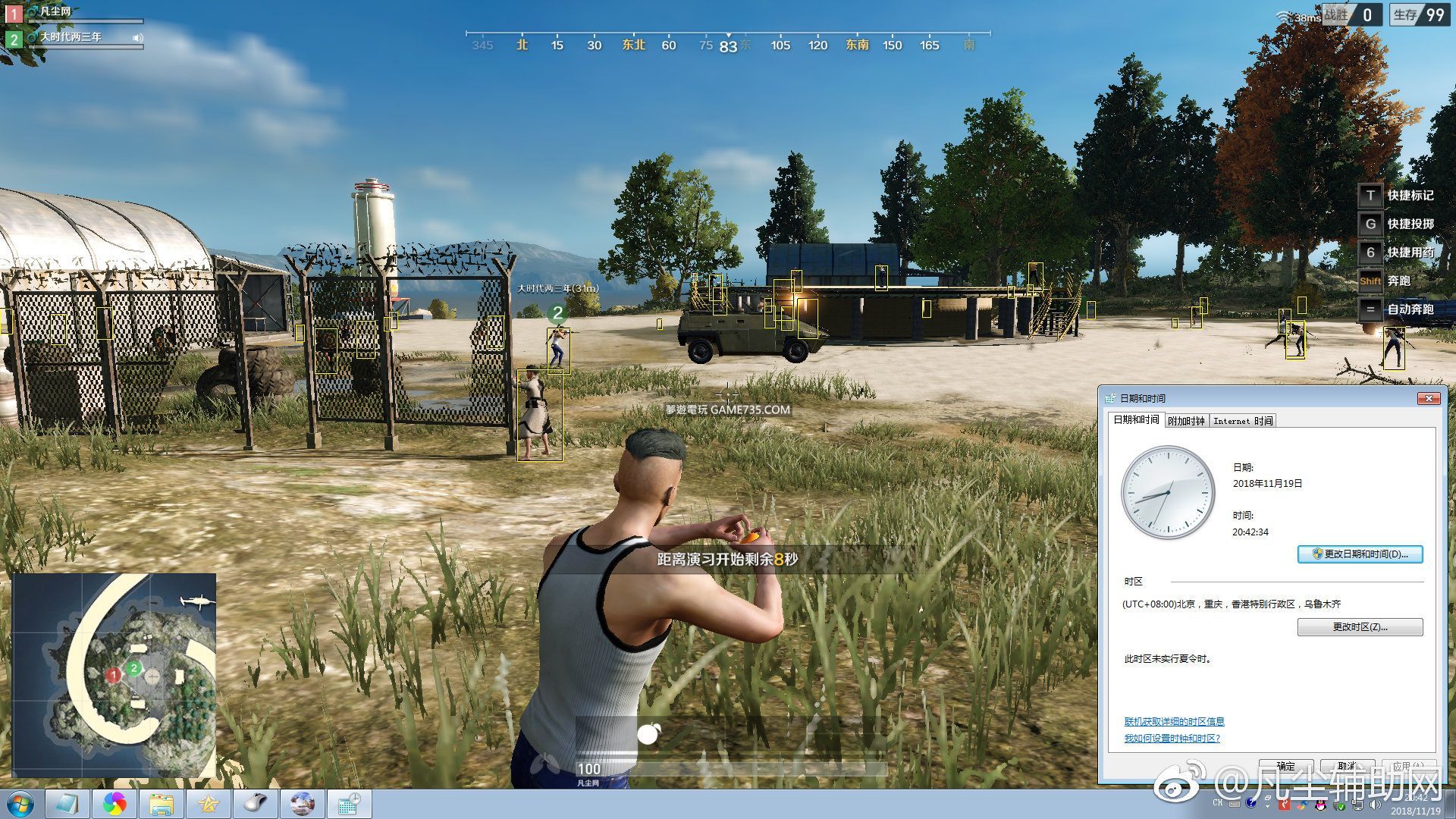Open the Windows Start menu

point(20,803)
